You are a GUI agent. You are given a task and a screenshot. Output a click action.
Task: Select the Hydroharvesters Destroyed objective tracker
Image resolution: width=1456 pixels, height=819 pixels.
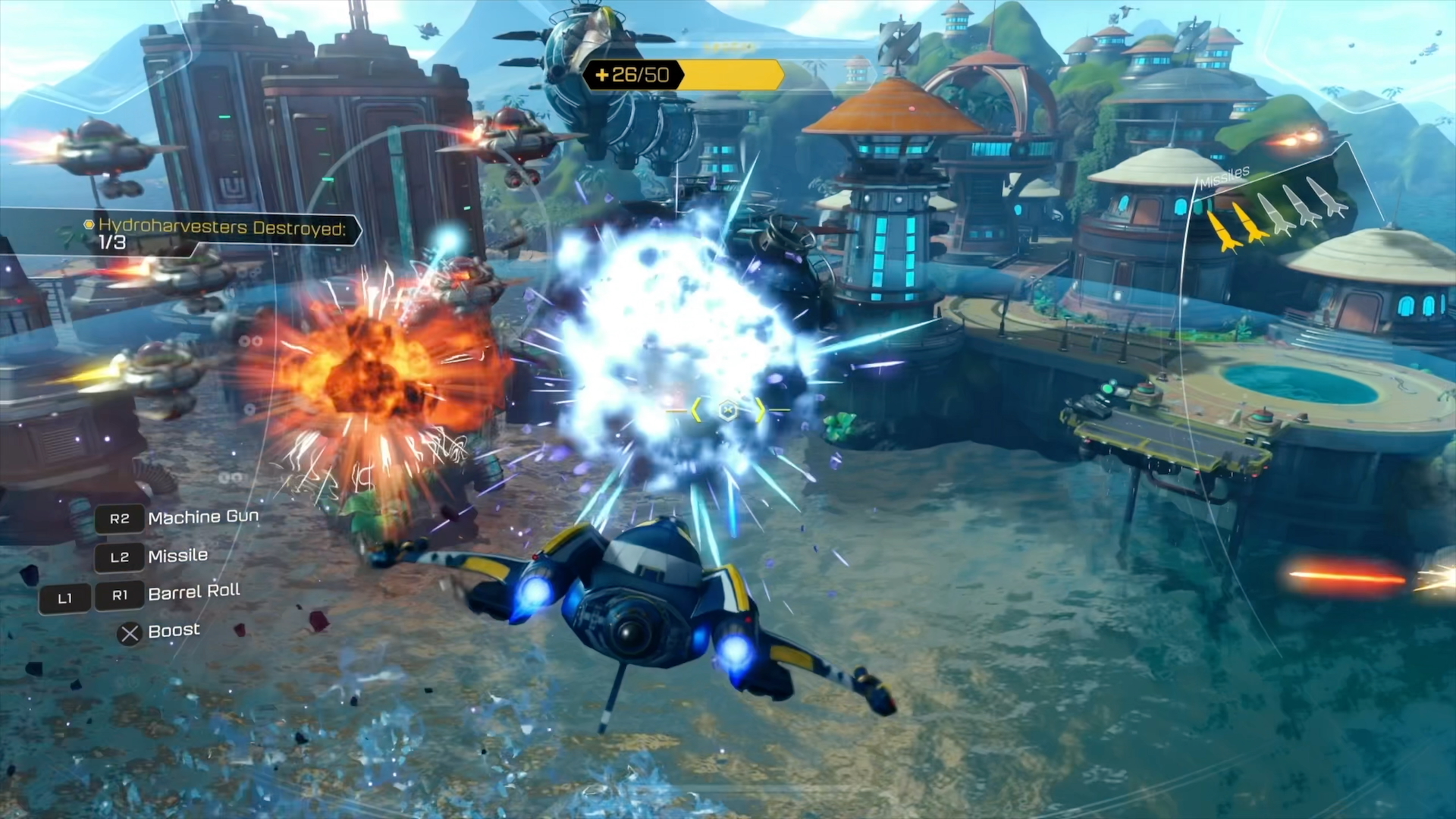click(218, 234)
